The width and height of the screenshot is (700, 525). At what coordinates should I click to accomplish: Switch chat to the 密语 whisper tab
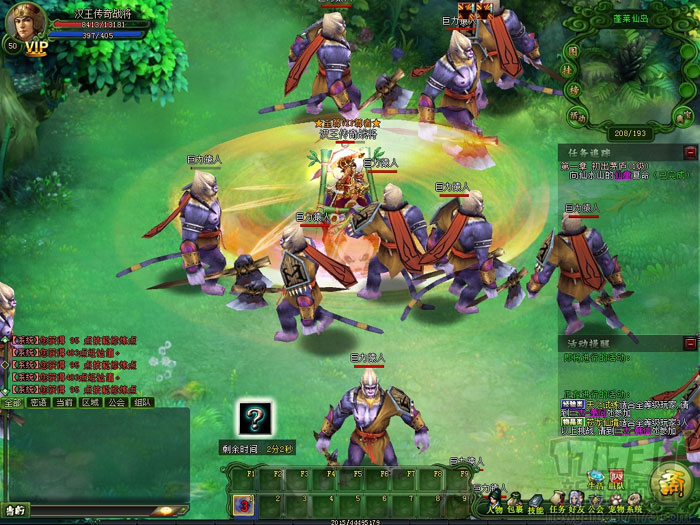[38, 402]
